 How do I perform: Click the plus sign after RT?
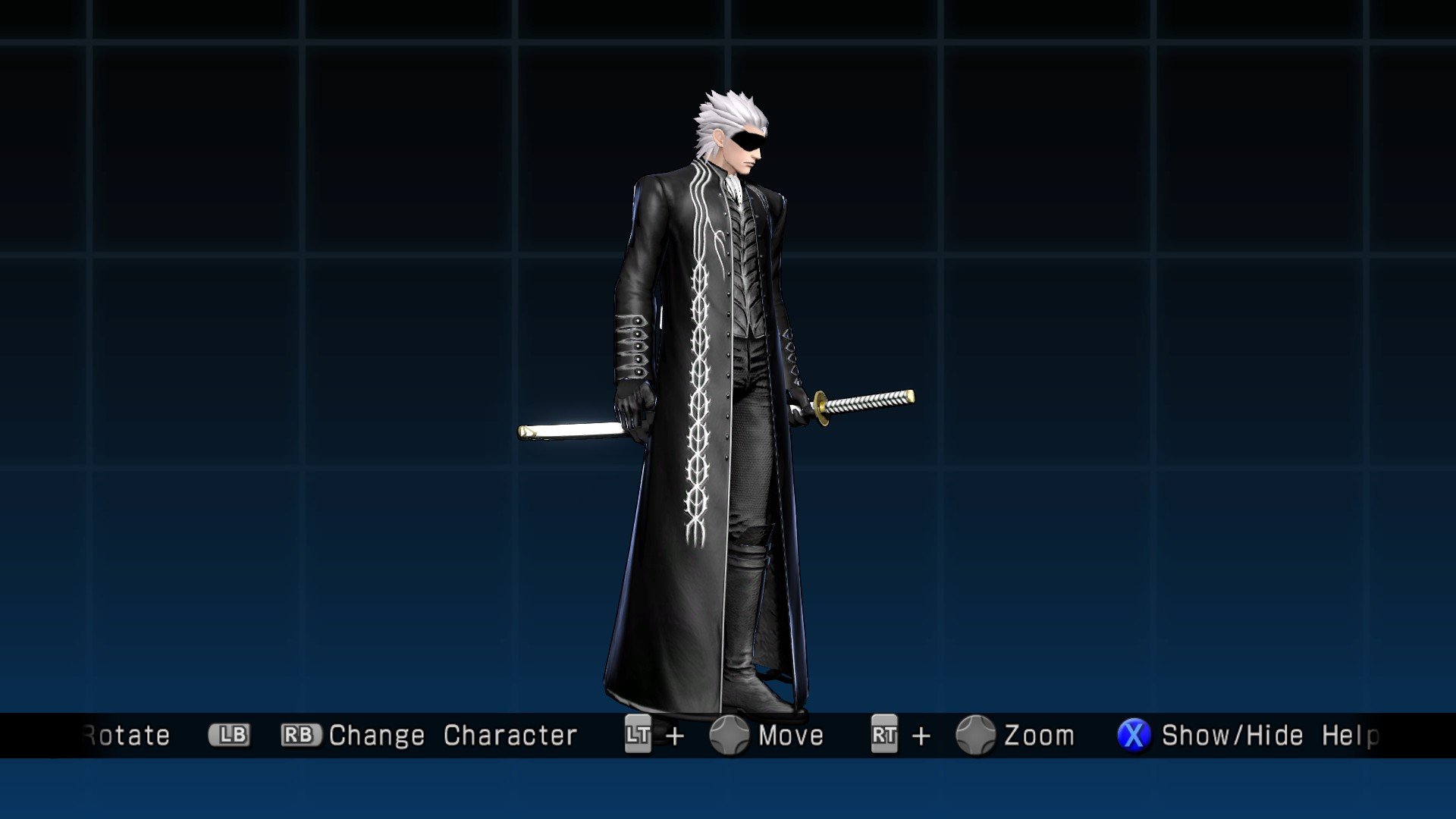pyautogui.click(x=922, y=734)
